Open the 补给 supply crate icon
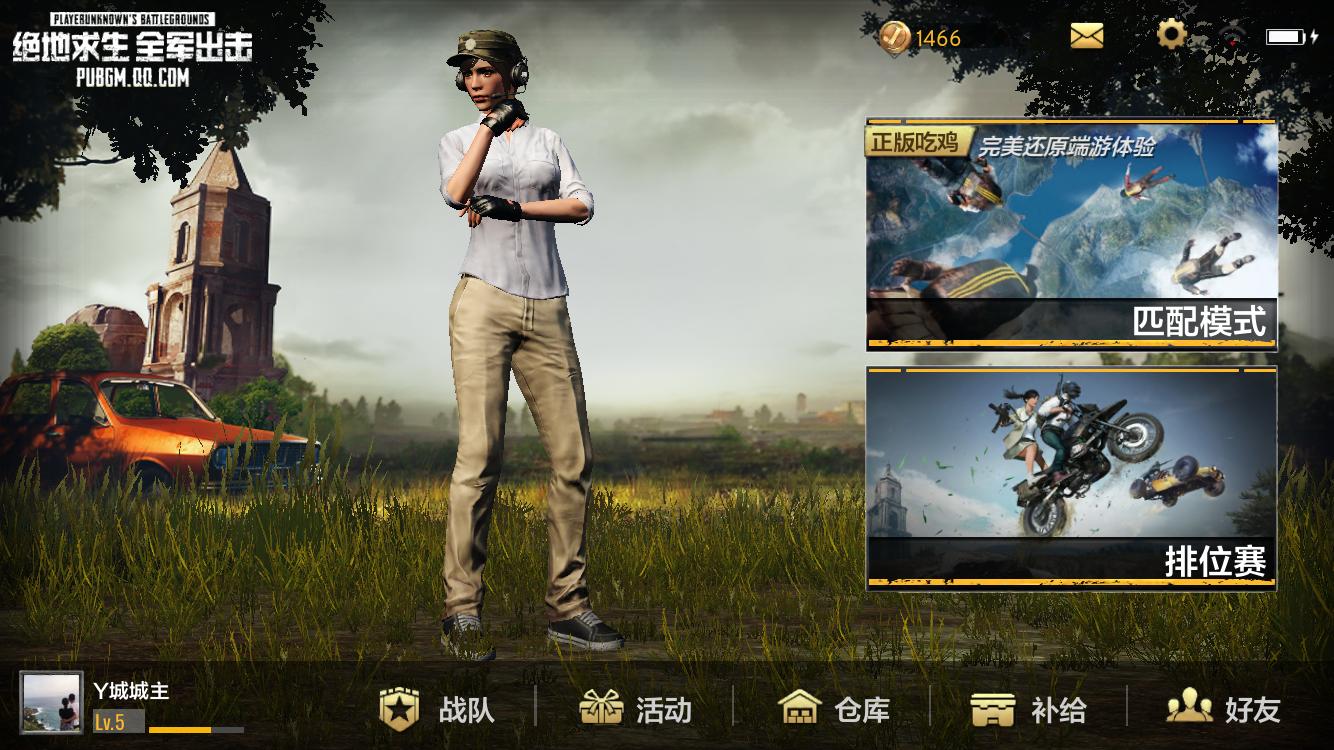The image size is (1334, 750). pos(993,710)
